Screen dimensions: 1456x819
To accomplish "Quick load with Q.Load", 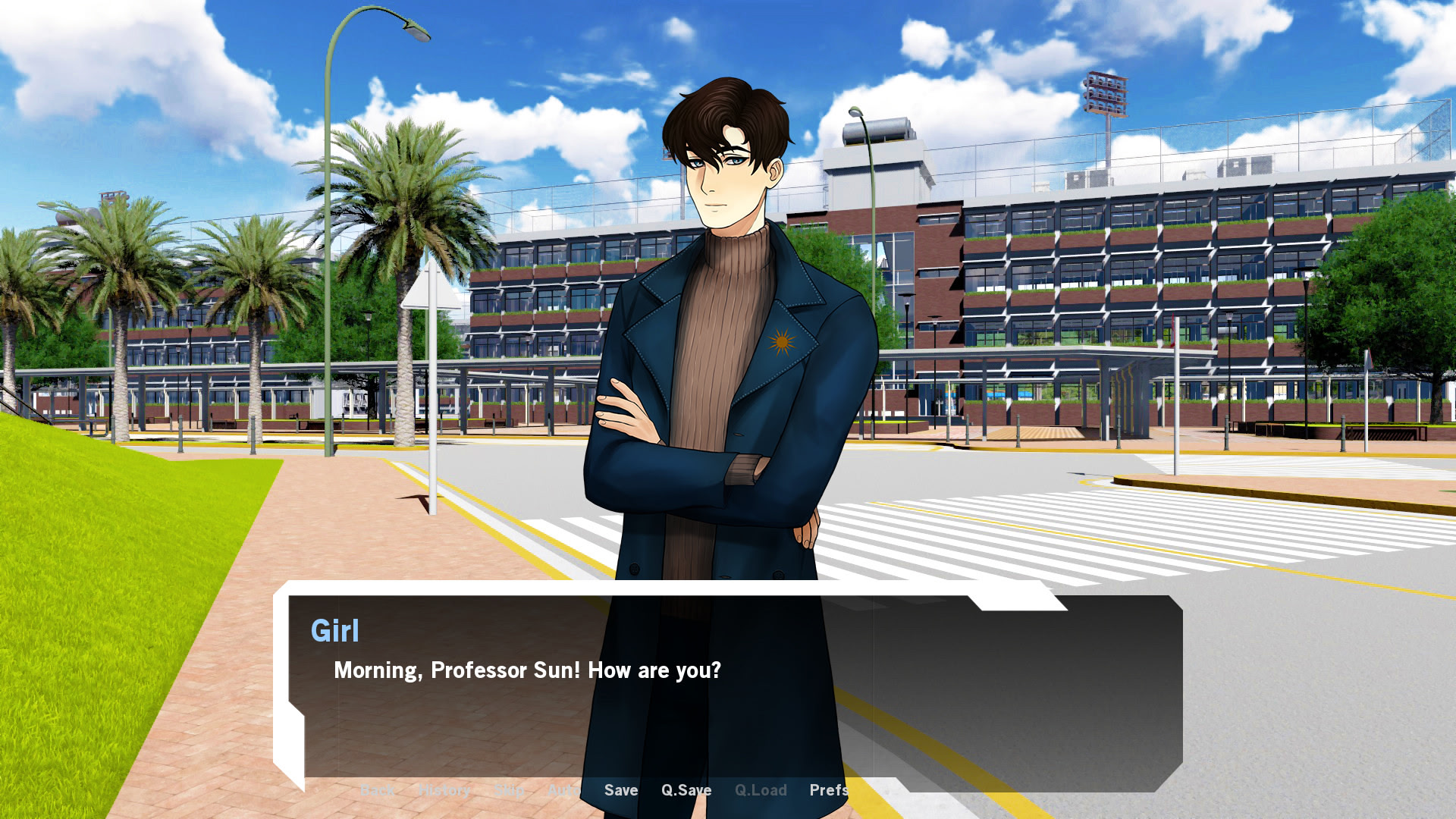I will click(x=760, y=790).
